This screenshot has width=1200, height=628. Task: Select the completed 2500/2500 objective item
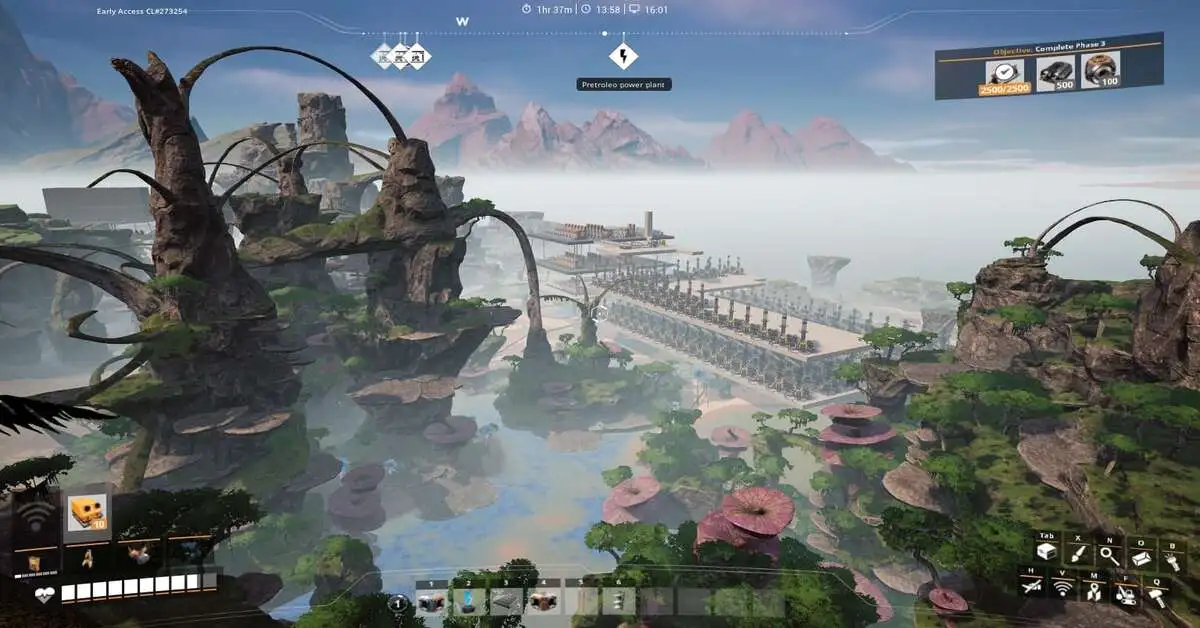pyautogui.click(x=1006, y=74)
